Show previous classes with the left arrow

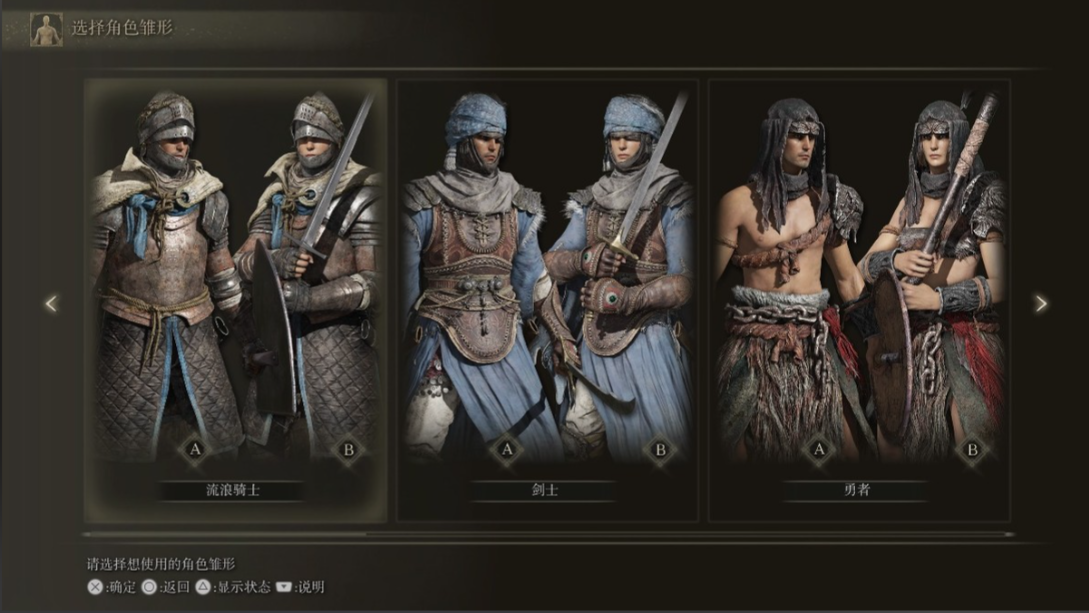coord(51,303)
